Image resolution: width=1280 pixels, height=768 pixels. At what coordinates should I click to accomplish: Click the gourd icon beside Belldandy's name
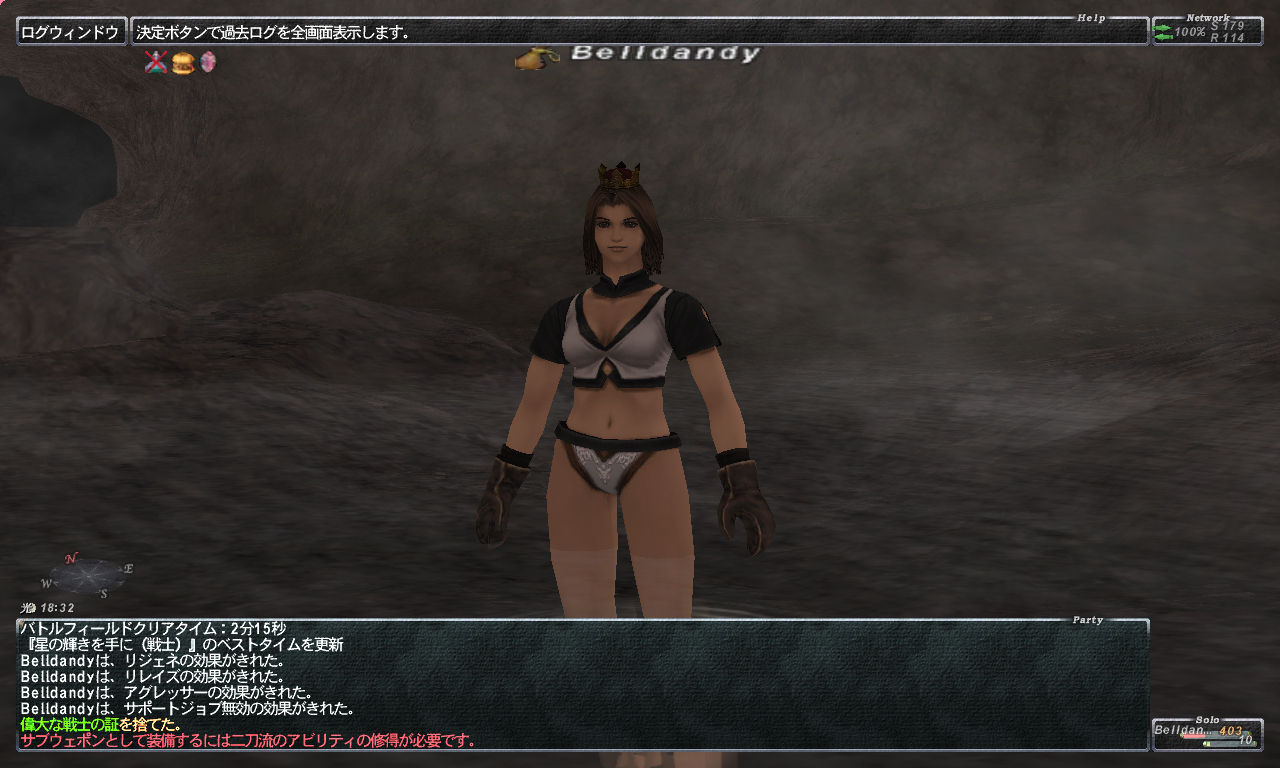(536, 58)
